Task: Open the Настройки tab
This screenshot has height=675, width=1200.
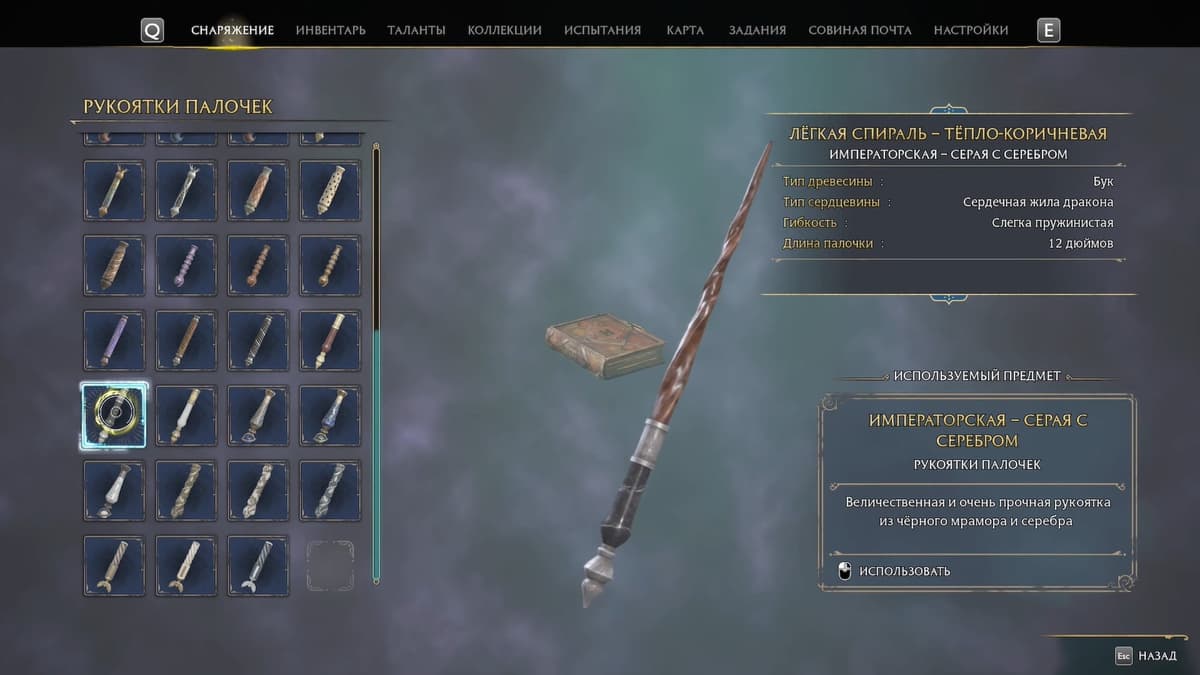Action: (x=970, y=30)
